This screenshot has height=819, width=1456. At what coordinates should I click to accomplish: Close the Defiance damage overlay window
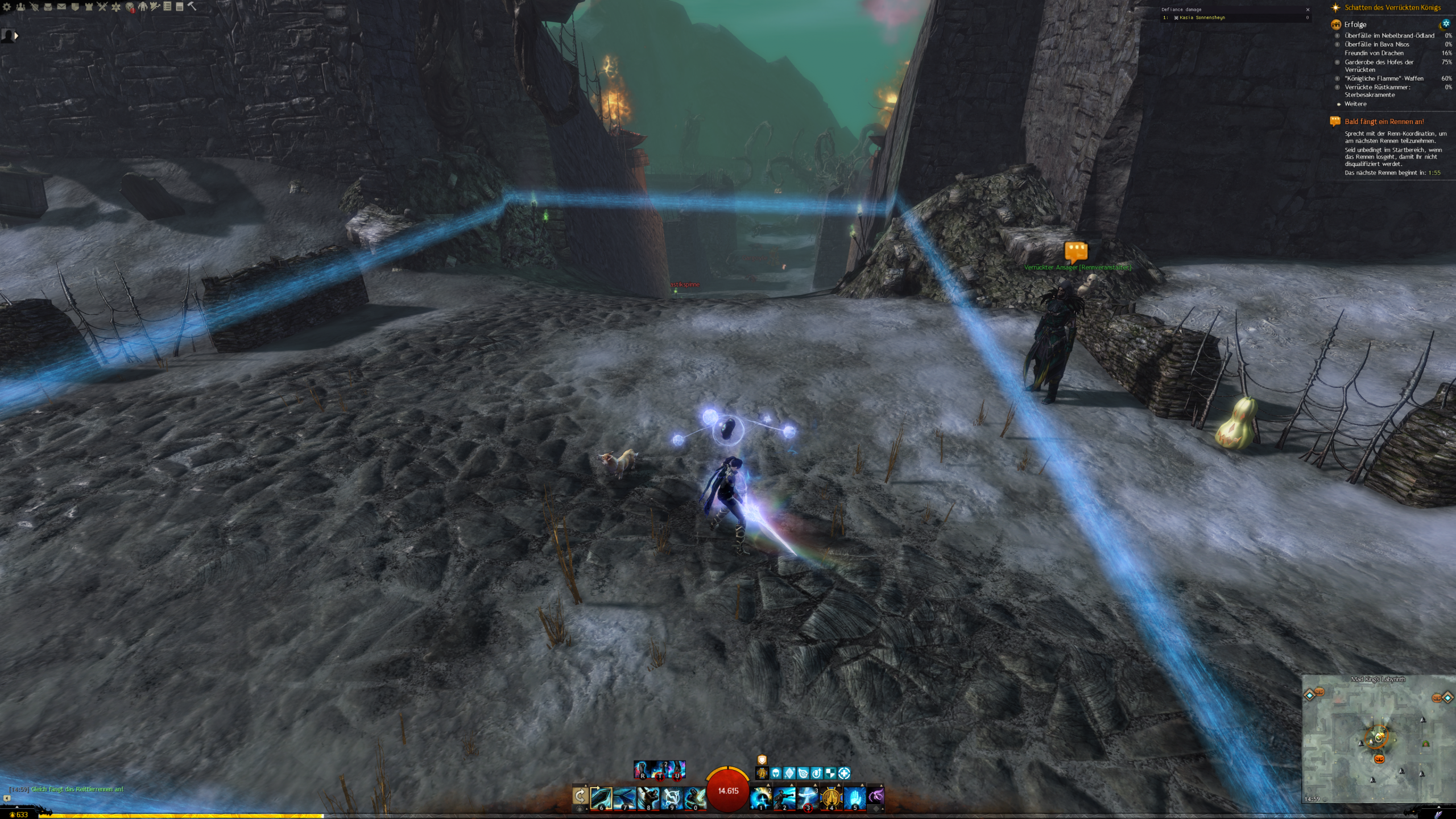point(1308,10)
